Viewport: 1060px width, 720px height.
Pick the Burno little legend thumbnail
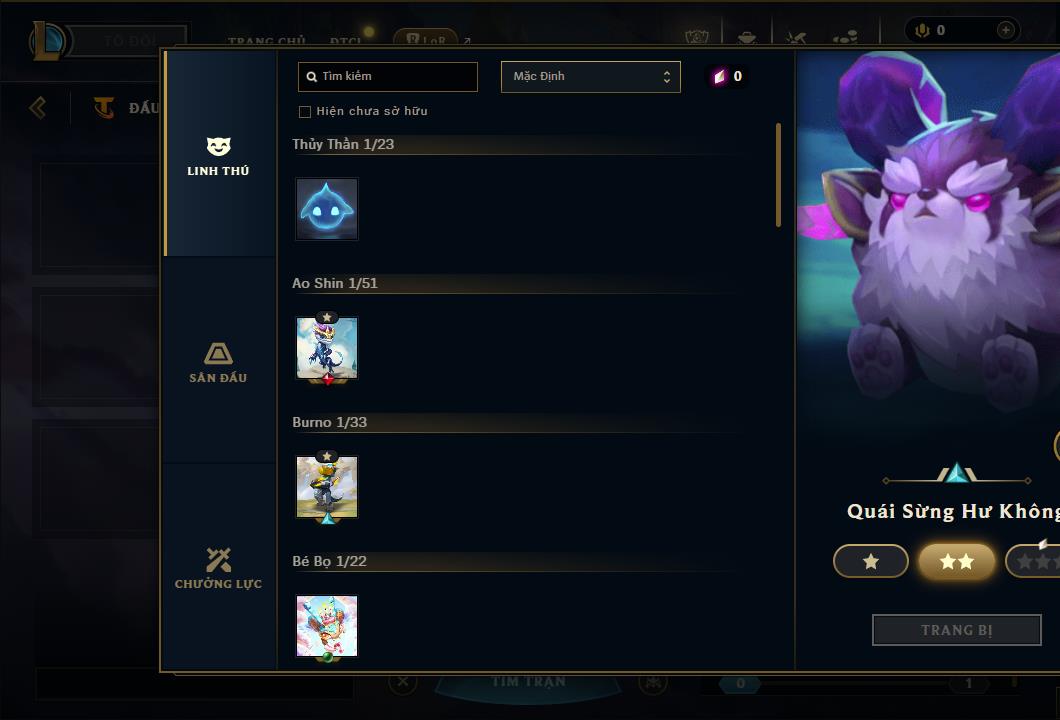click(327, 487)
